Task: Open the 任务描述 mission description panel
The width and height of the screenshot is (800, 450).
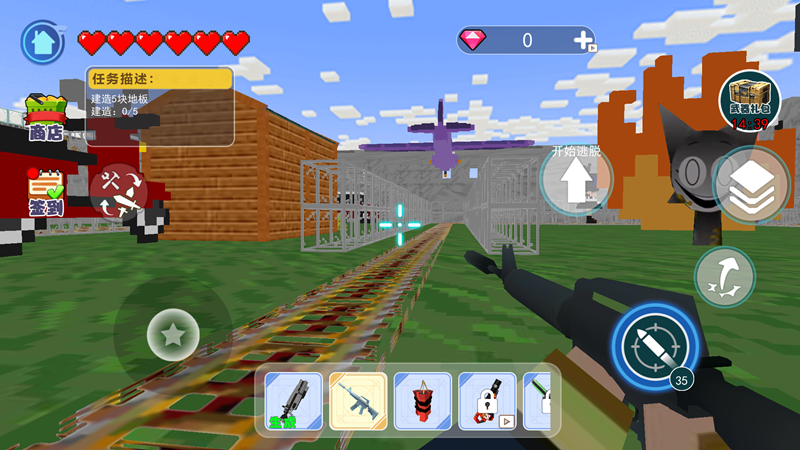Action: tap(160, 106)
